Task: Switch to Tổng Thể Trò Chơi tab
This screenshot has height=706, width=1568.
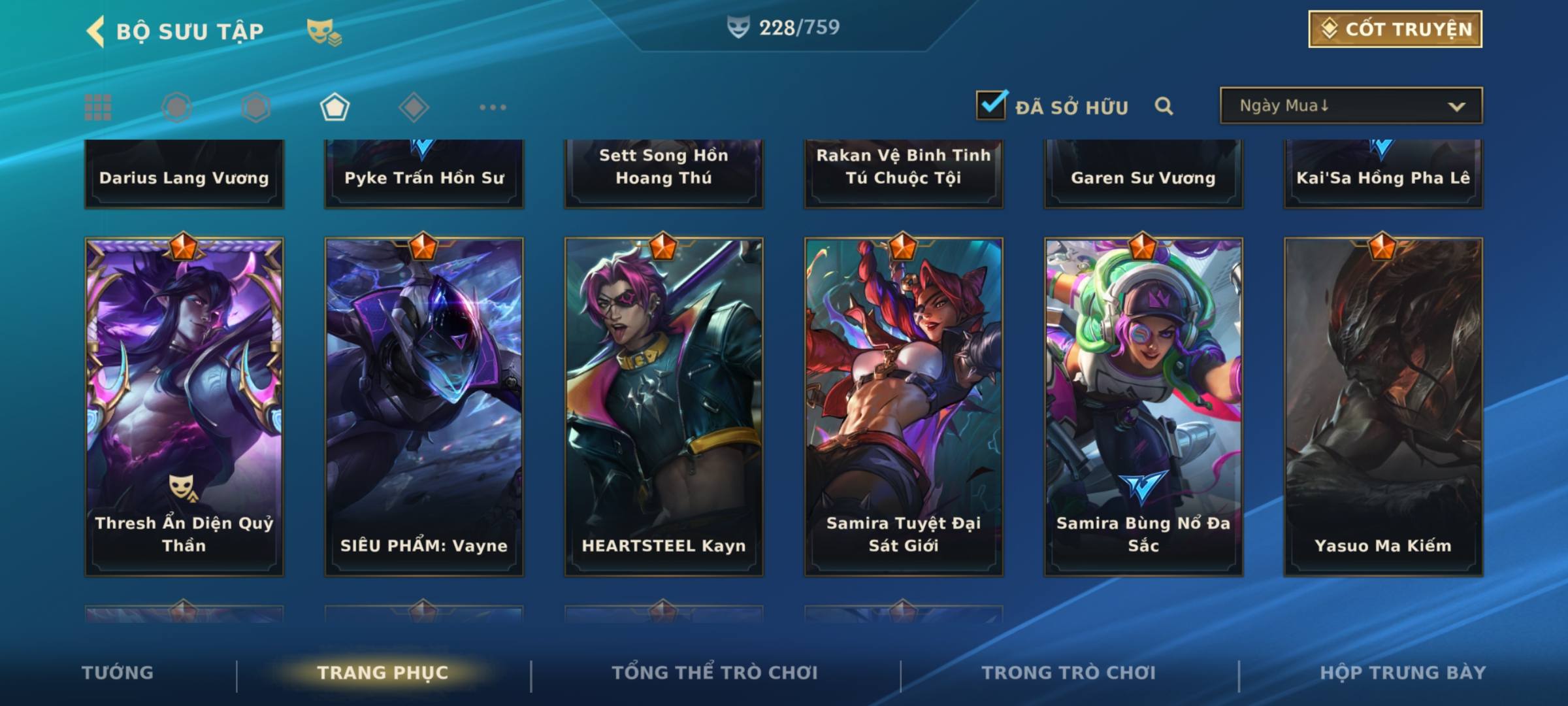Action: [x=714, y=673]
